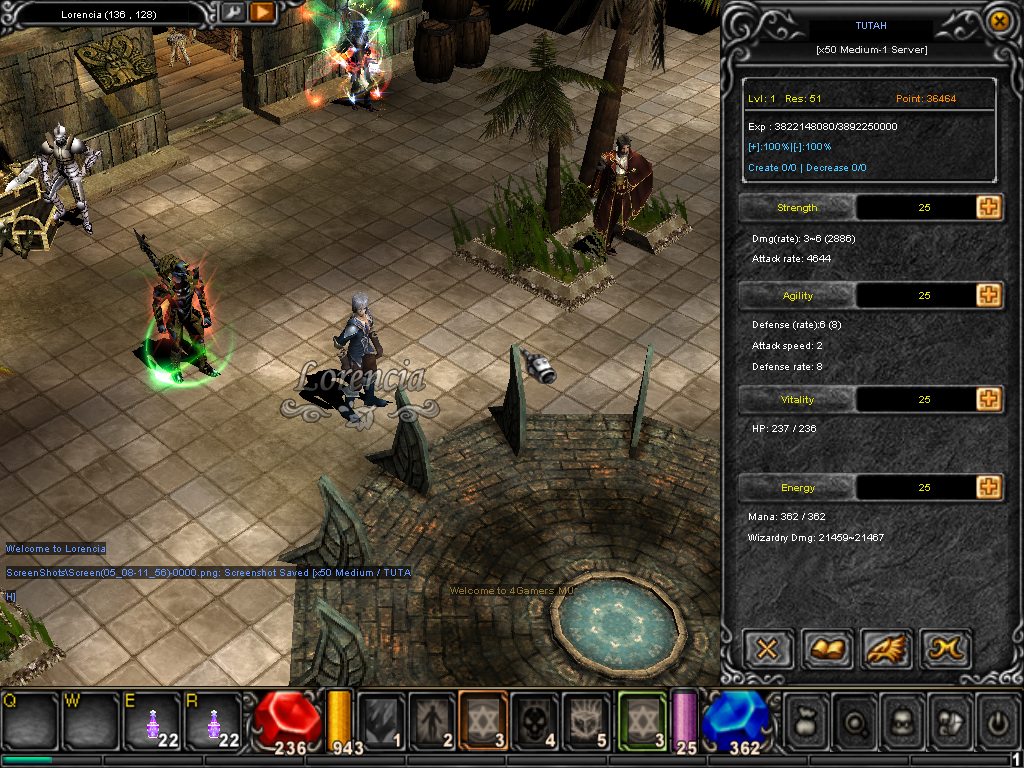
Task: Open the quest book in the character panel
Action: point(826,650)
